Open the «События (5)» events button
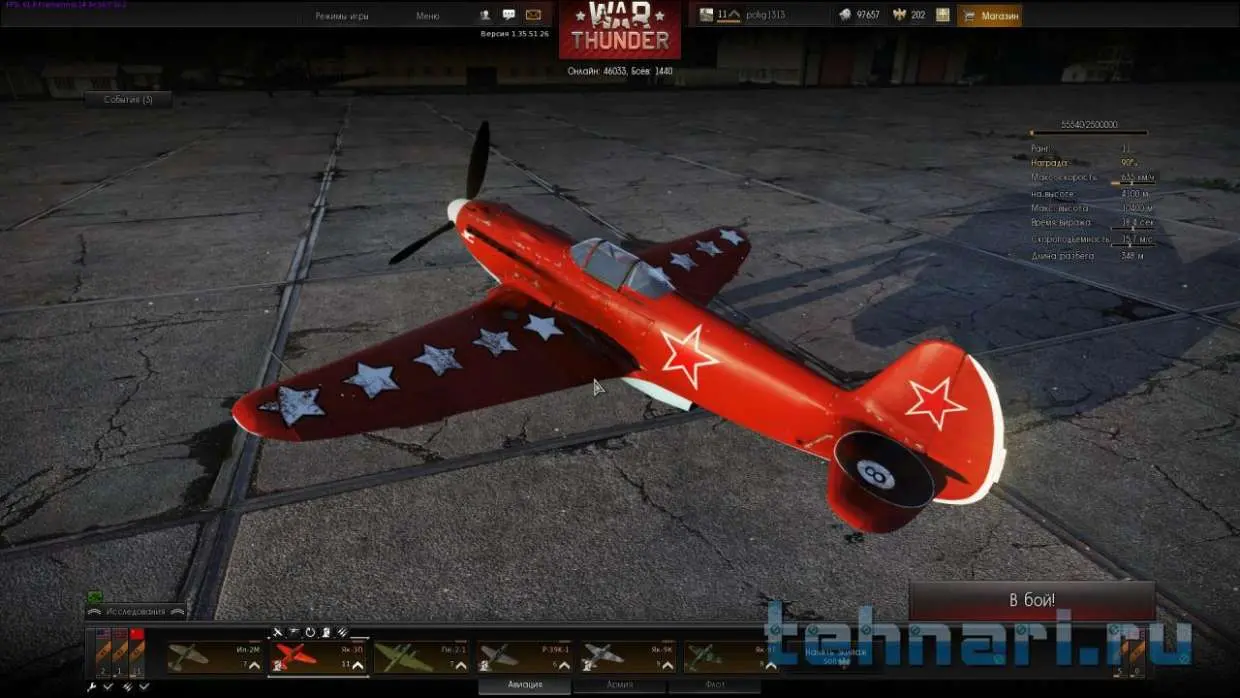Viewport: 1240px width, 698px height. (x=128, y=100)
